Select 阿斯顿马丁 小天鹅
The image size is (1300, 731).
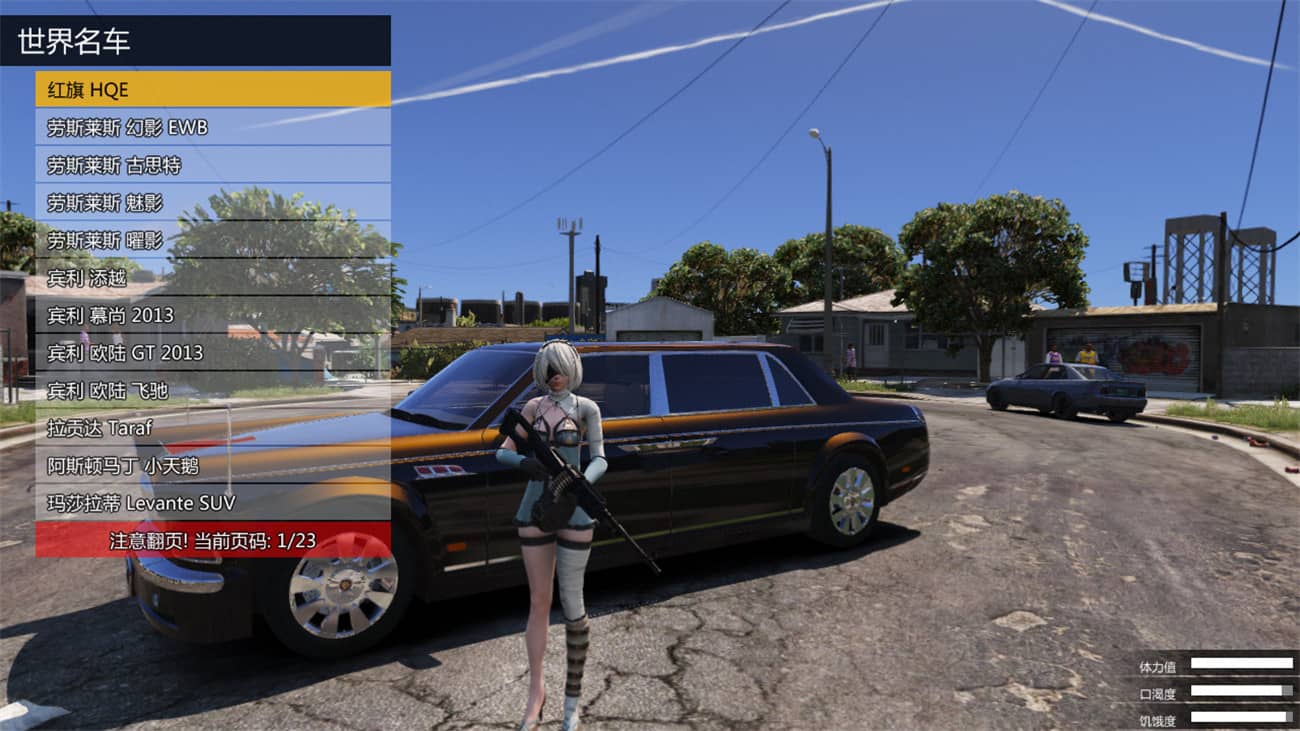[200, 466]
